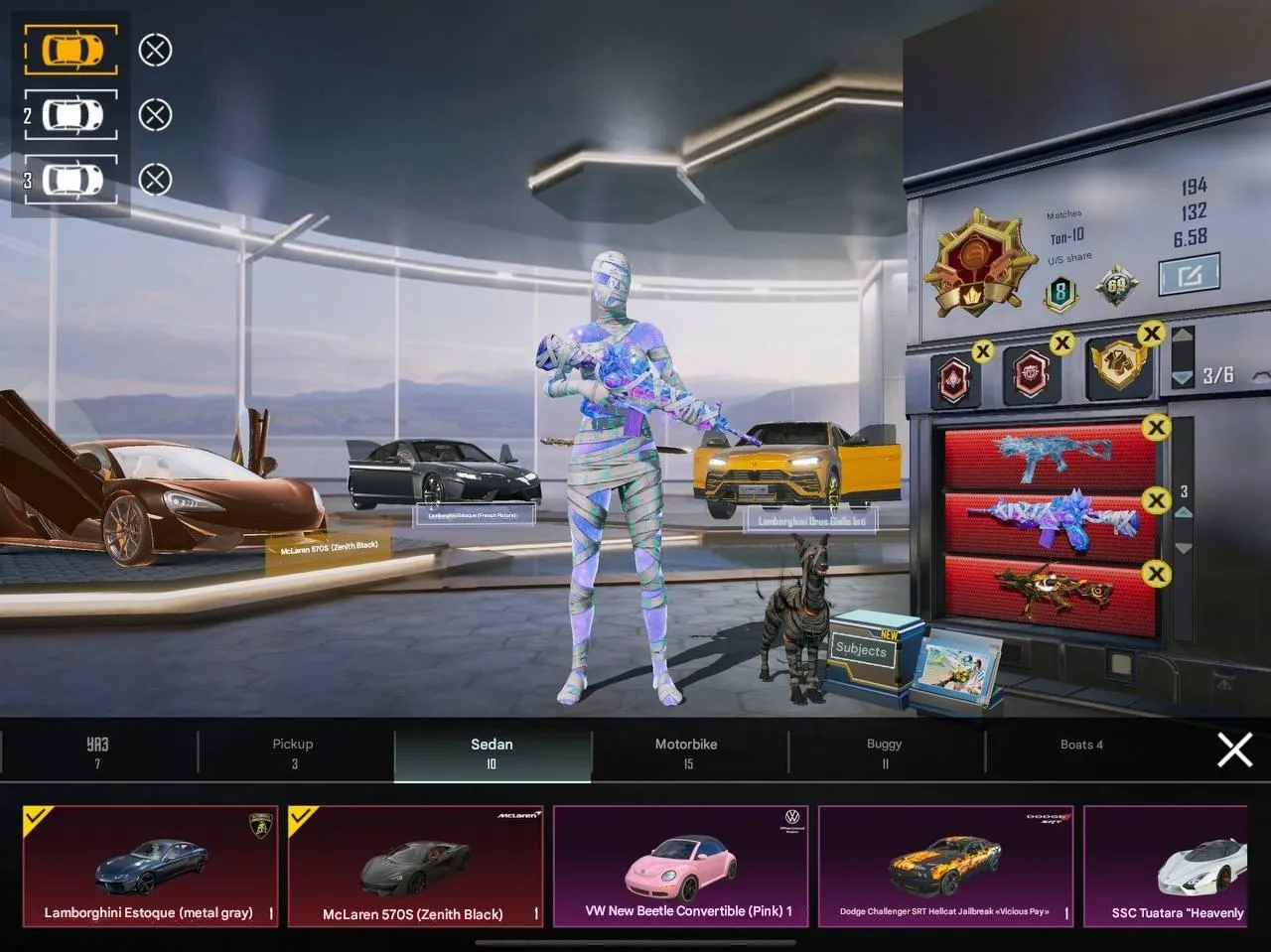Select the pink VW New Beetle Convertible thumbnail
This screenshot has width=1271, height=952.
coord(680,865)
